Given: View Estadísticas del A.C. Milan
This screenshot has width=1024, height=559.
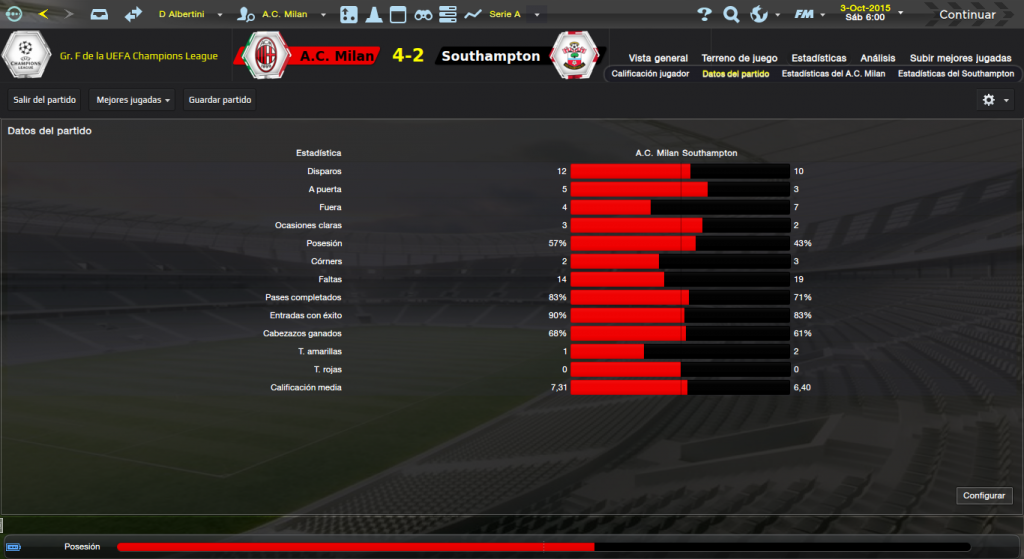Looking at the screenshot, I should tap(833, 74).
